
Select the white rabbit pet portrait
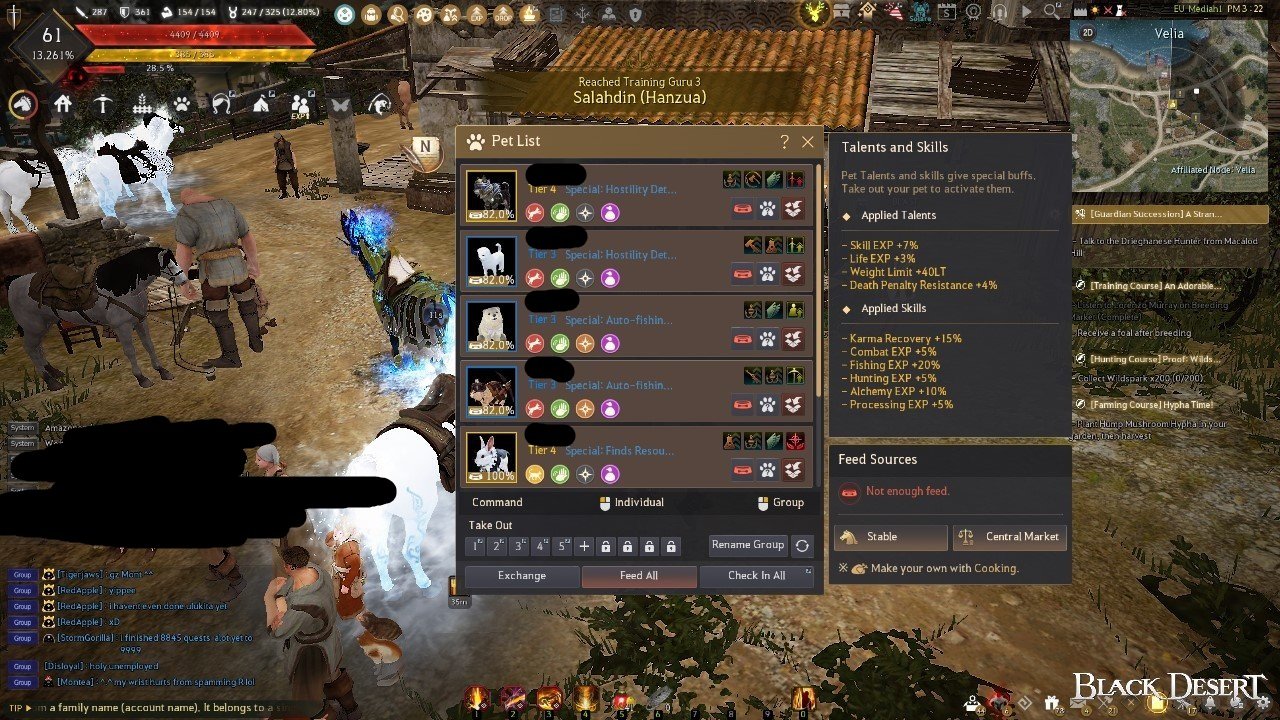pyautogui.click(x=491, y=457)
